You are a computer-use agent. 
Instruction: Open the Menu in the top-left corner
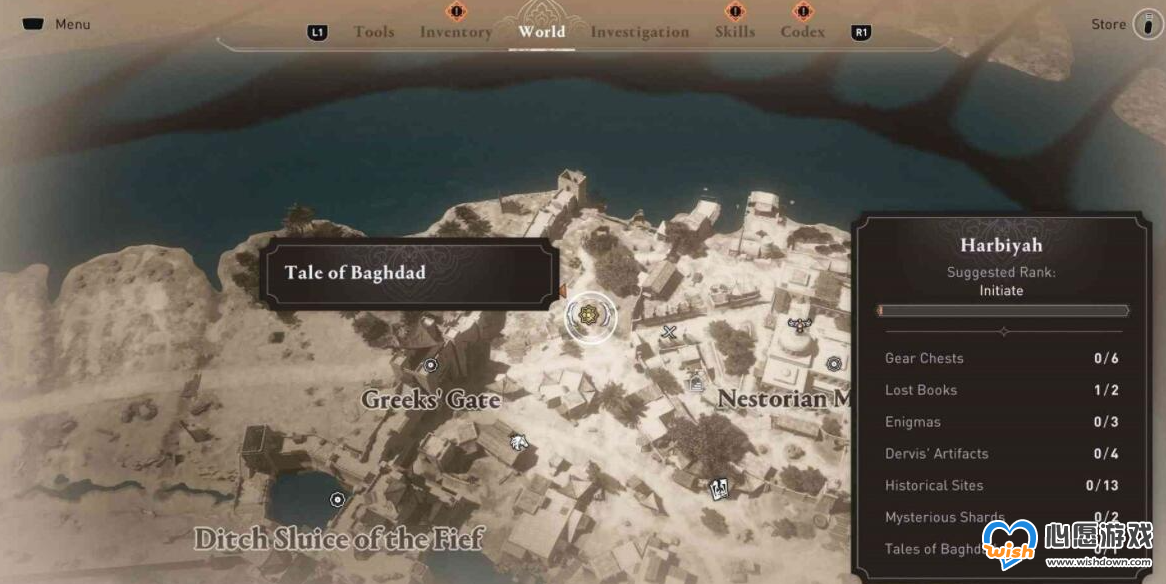click(57, 24)
